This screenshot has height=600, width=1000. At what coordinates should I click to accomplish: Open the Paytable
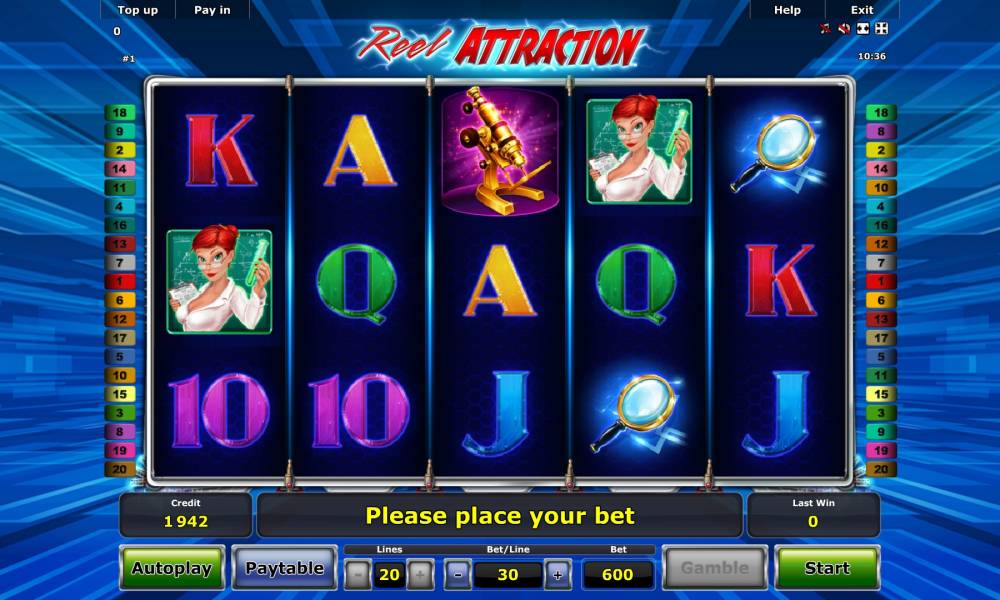[x=285, y=568]
